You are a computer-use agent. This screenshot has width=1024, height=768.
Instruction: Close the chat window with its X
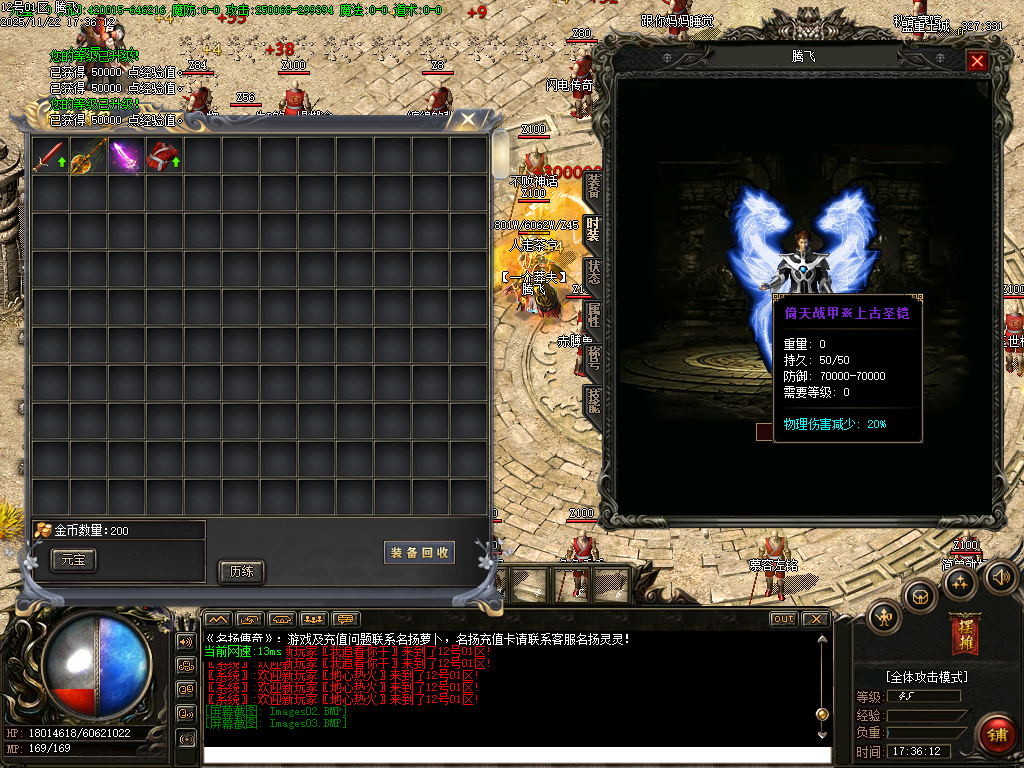click(815, 619)
